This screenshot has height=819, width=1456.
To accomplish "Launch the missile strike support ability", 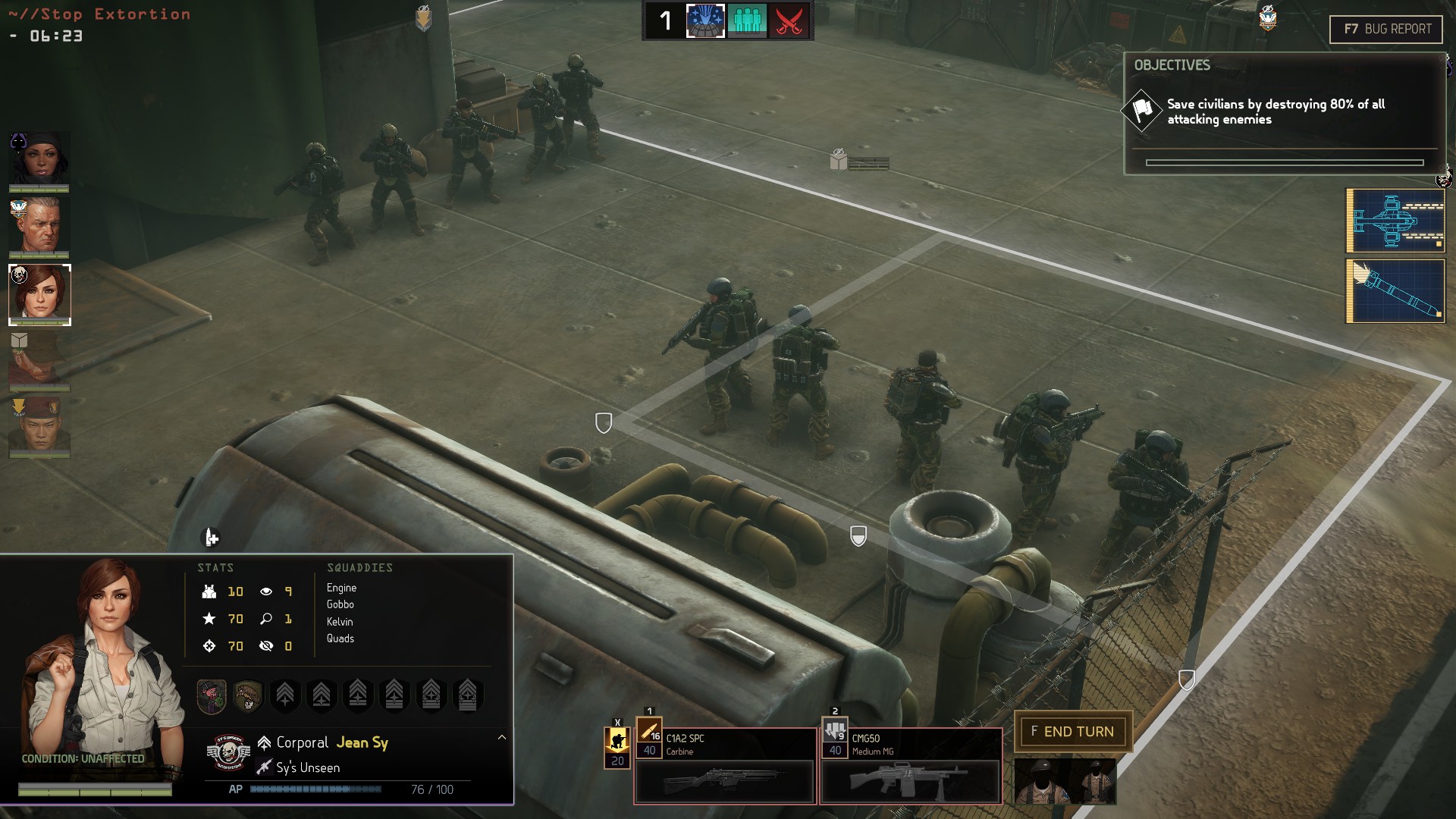I will pos(1395,291).
